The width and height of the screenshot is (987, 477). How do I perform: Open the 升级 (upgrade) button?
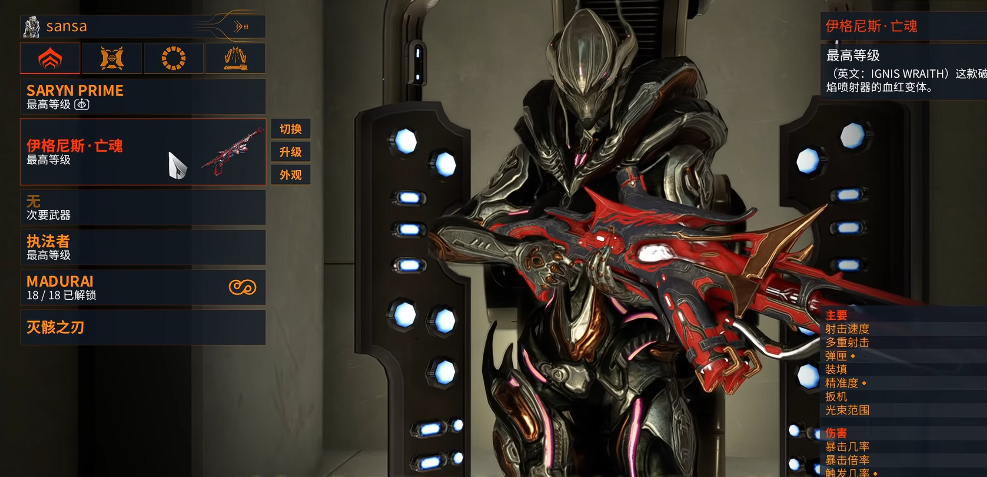290,152
